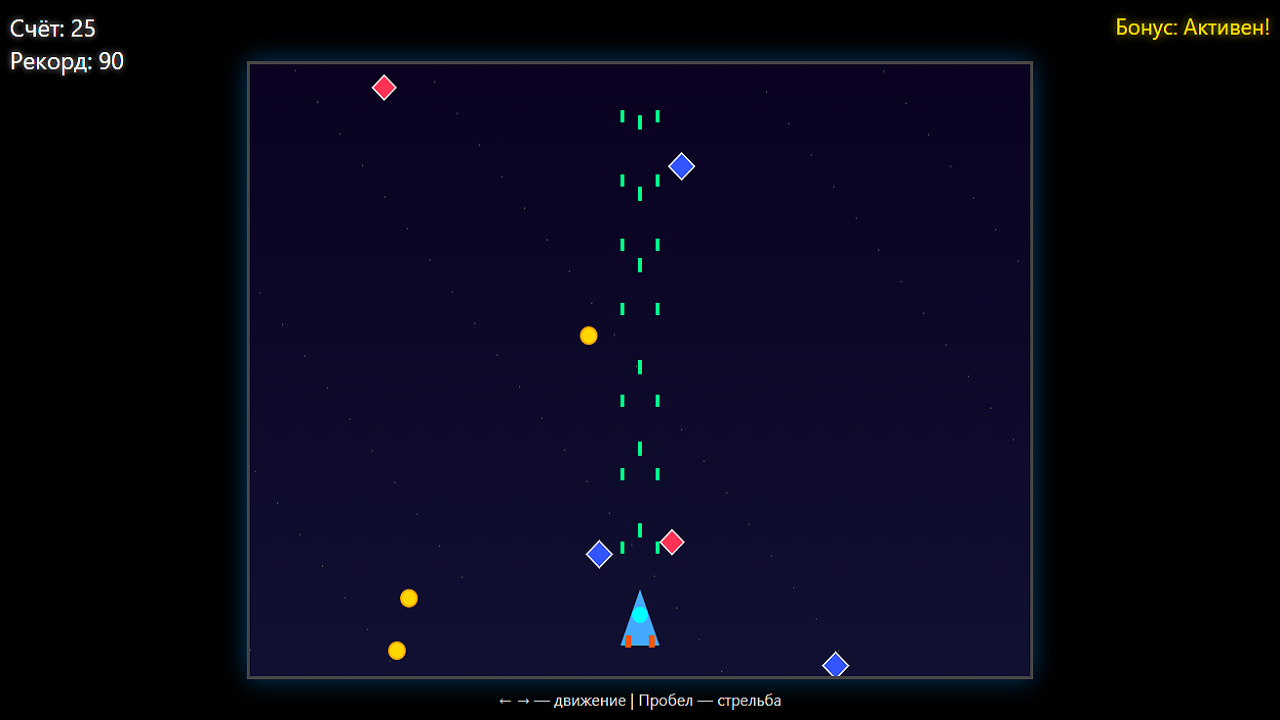Click the 'Бонус: Активен!' status text
1280x720 pixels.
1192,27
